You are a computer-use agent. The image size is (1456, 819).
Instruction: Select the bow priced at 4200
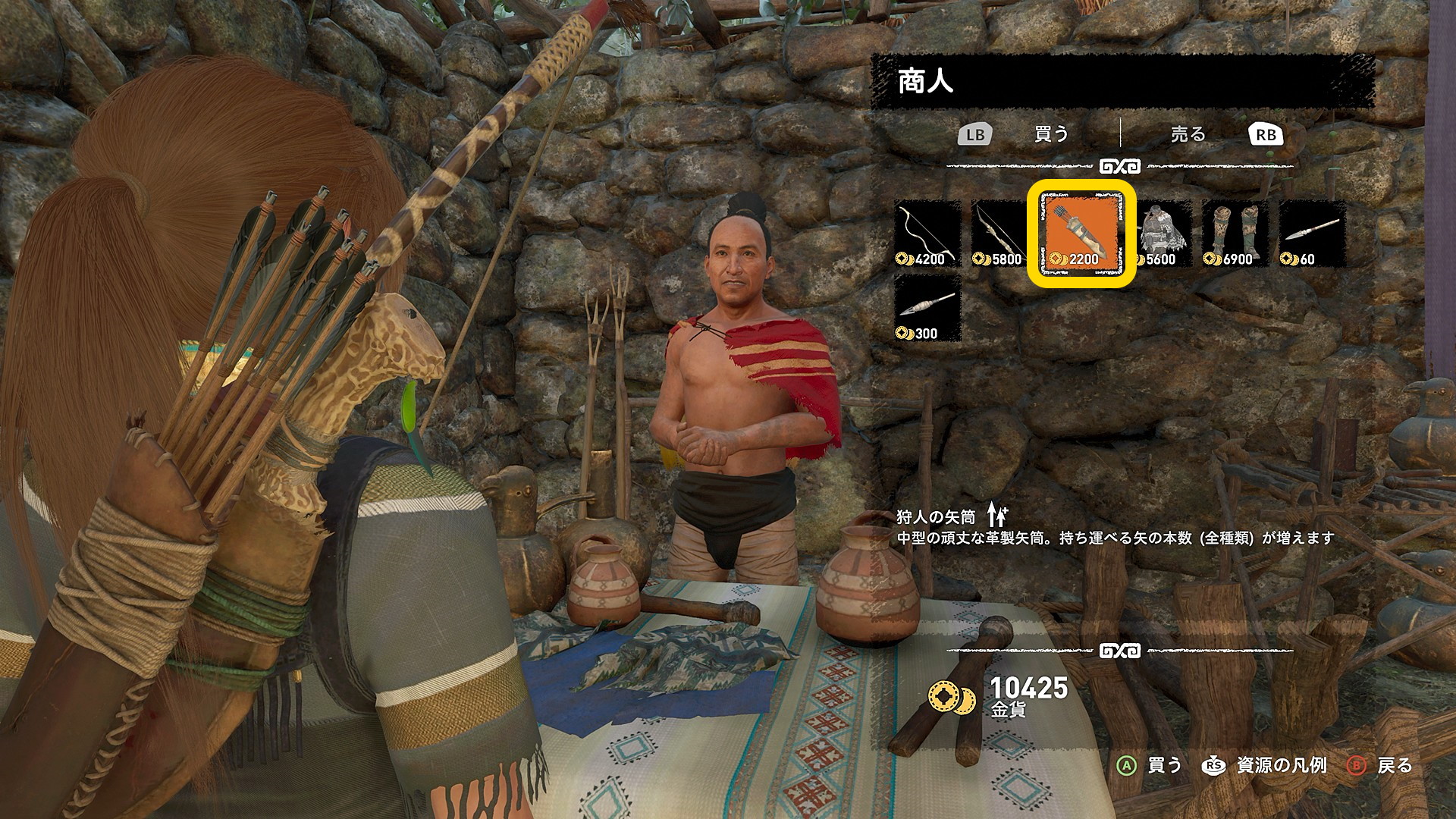(x=927, y=234)
